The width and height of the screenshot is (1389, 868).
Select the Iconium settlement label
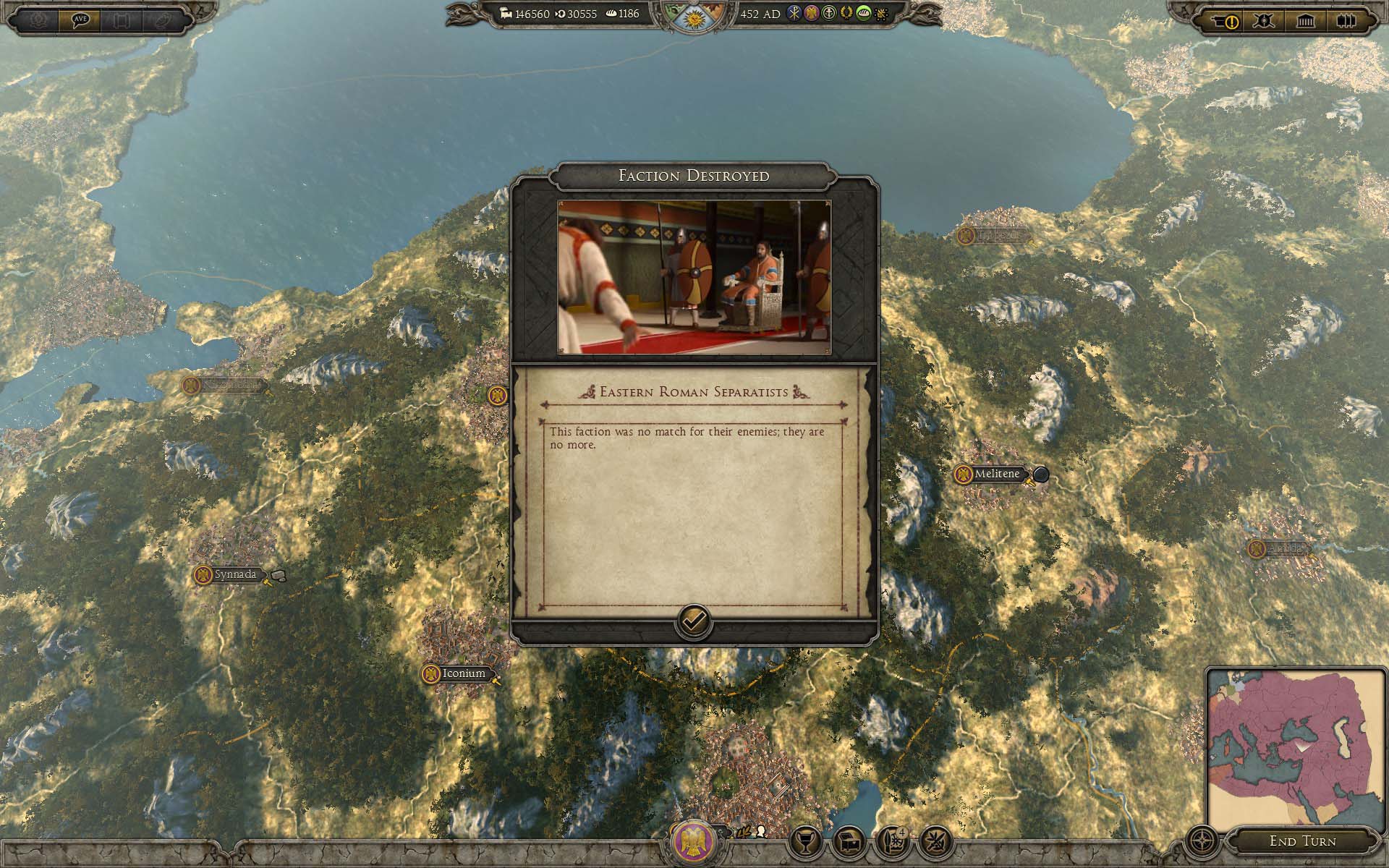[463, 673]
